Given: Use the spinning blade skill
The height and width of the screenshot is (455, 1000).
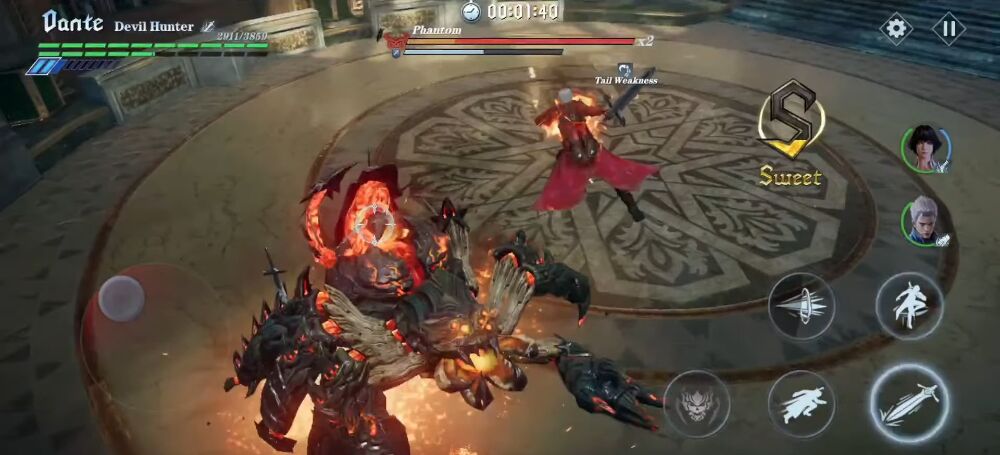Looking at the screenshot, I should [x=801, y=305].
